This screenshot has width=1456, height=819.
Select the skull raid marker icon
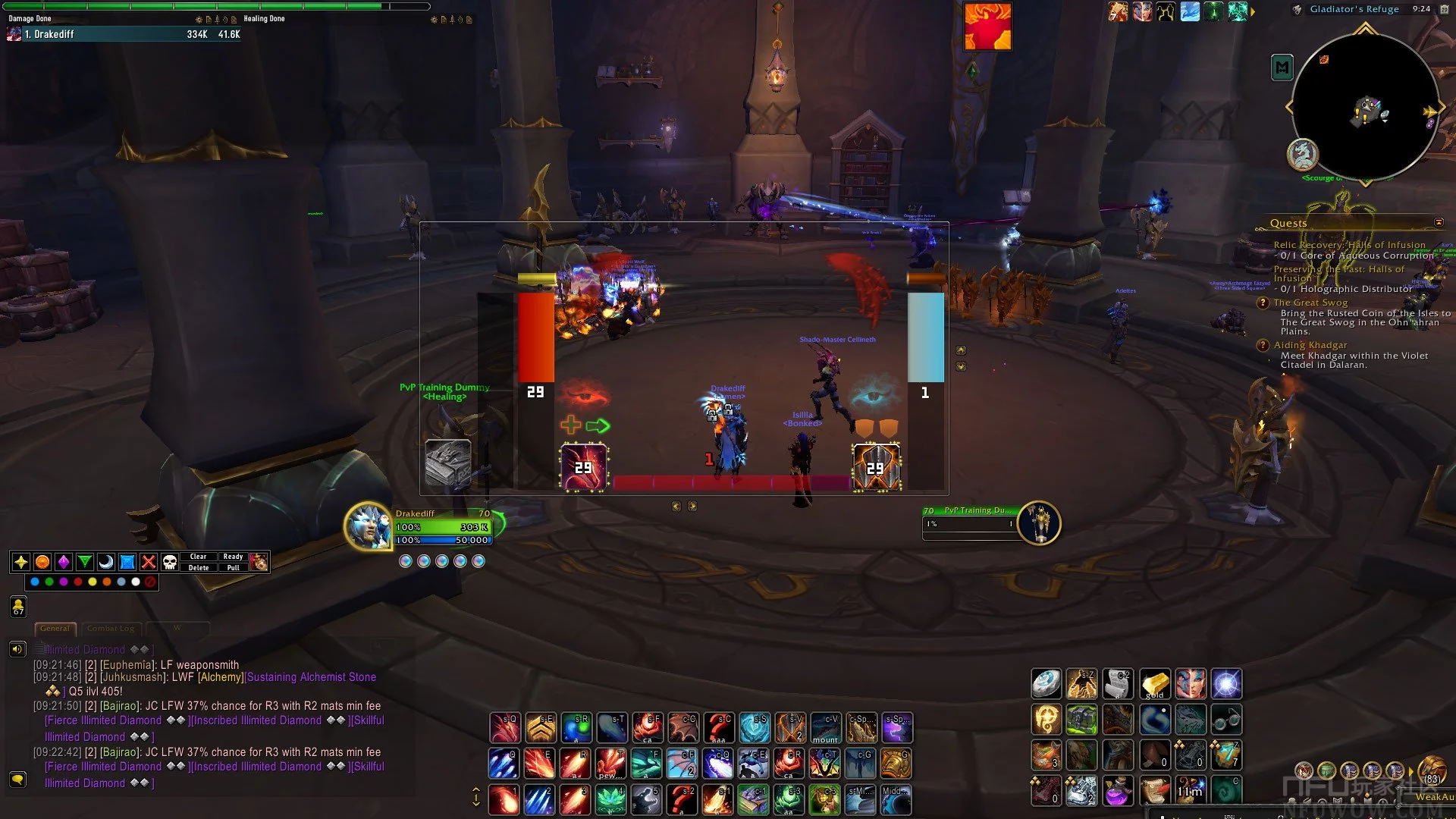[170, 562]
